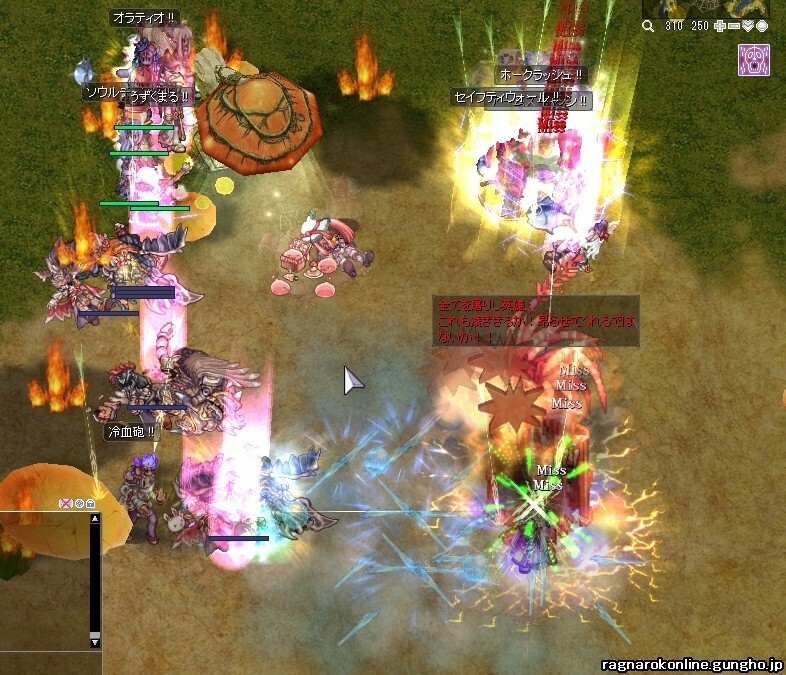Toggle the crossed-out envelope chat icon
Viewport: 786px width, 675px height.
click(x=66, y=503)
